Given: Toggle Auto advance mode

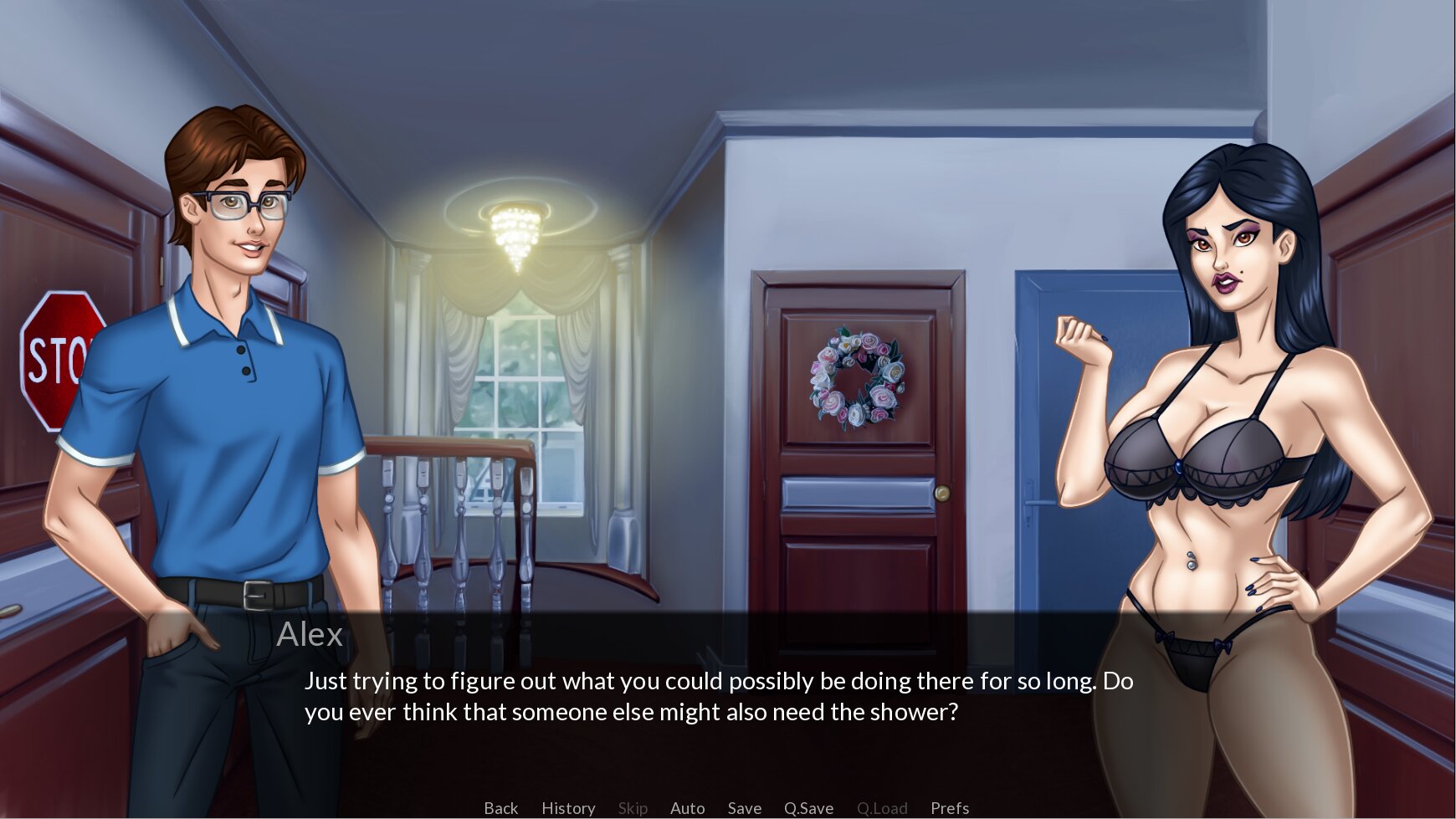Looking at the screenshot, I should coord(687,808).
